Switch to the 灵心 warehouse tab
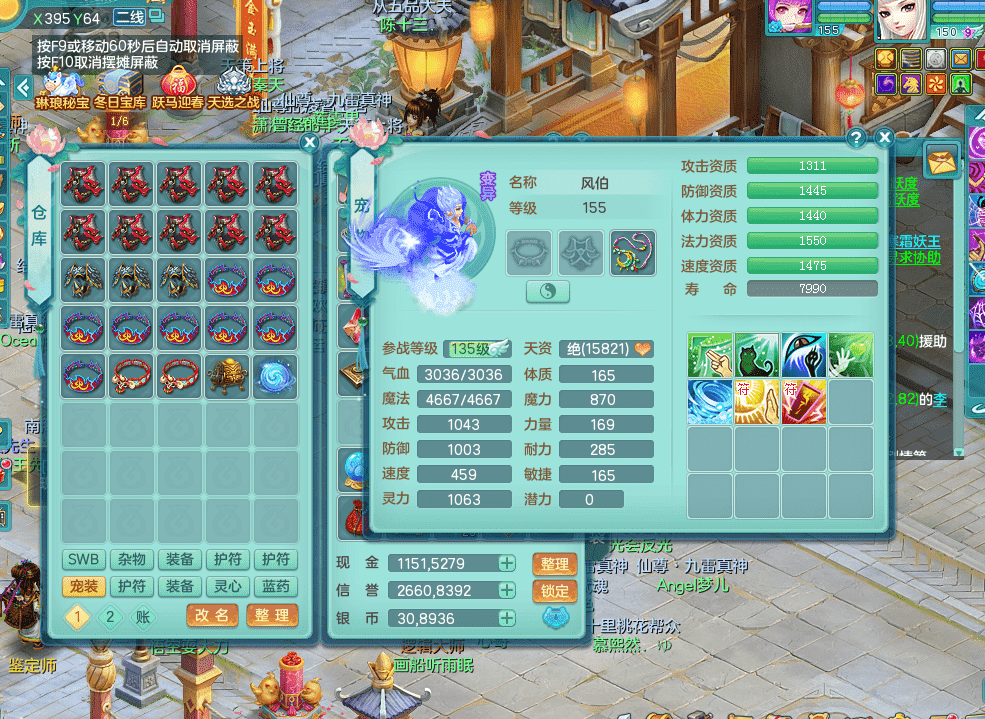This screenshot has width=985, height=719. 228,587
